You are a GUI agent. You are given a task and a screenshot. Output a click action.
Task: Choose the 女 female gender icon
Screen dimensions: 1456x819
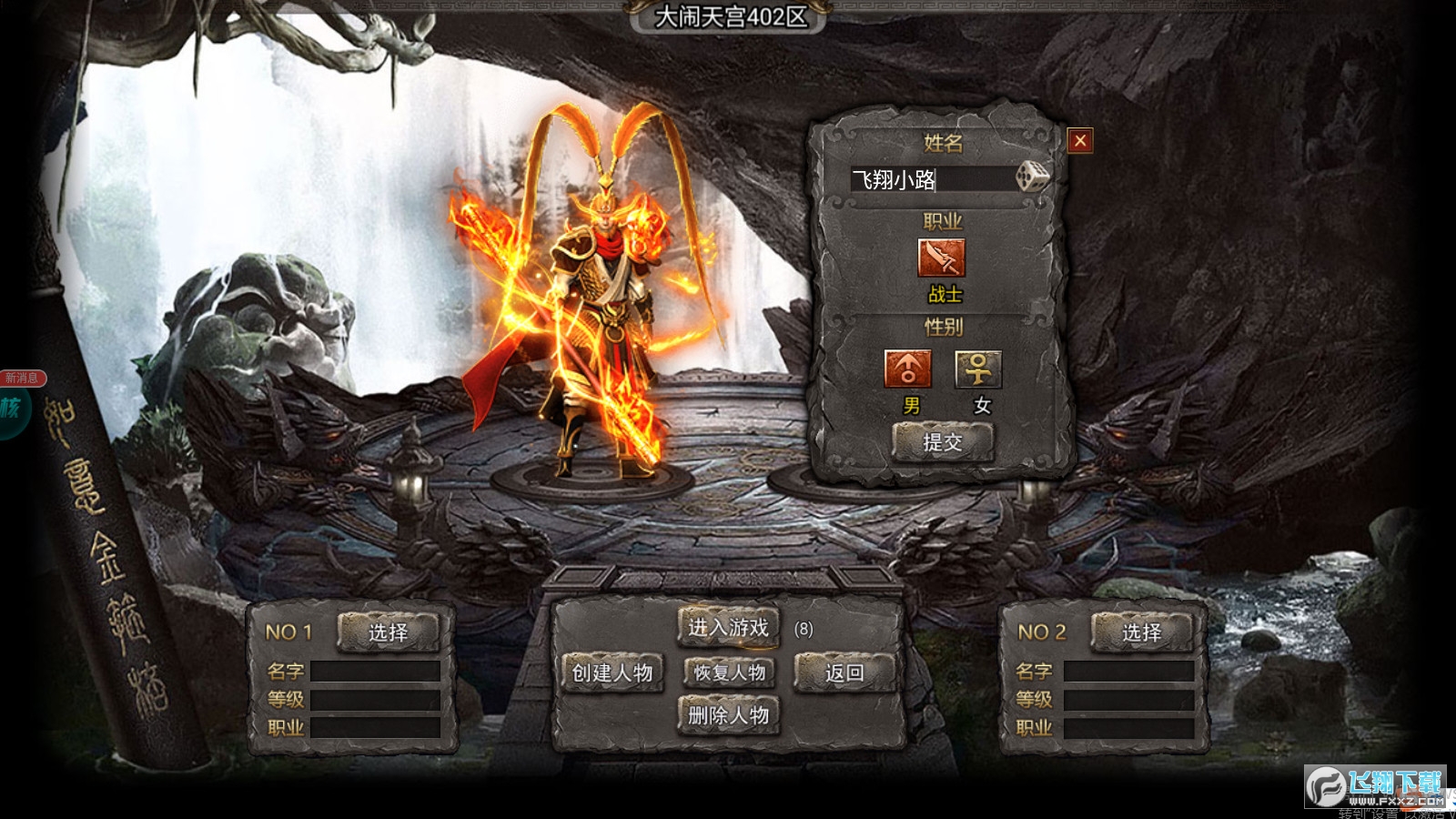click(x=978, y=369)
